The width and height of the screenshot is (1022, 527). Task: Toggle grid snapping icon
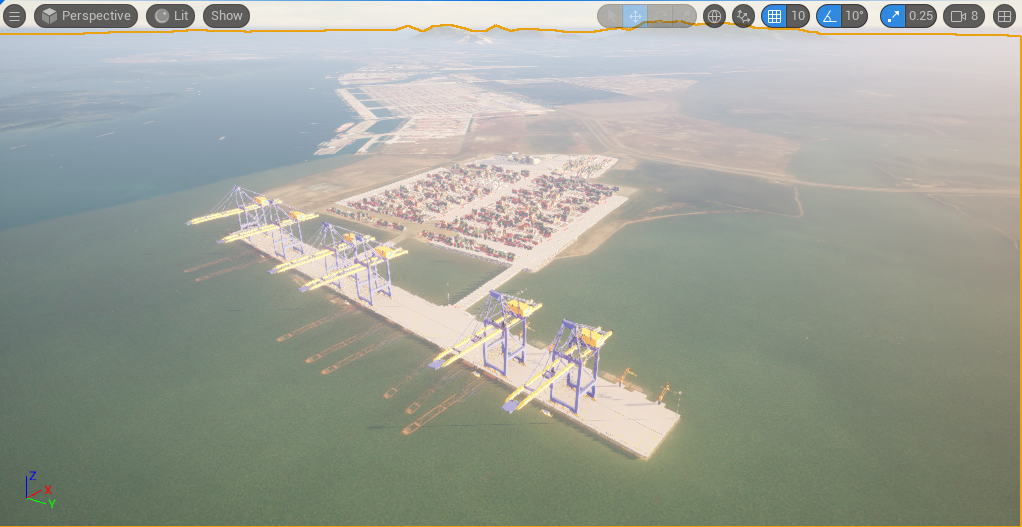(x=774, y=16)
